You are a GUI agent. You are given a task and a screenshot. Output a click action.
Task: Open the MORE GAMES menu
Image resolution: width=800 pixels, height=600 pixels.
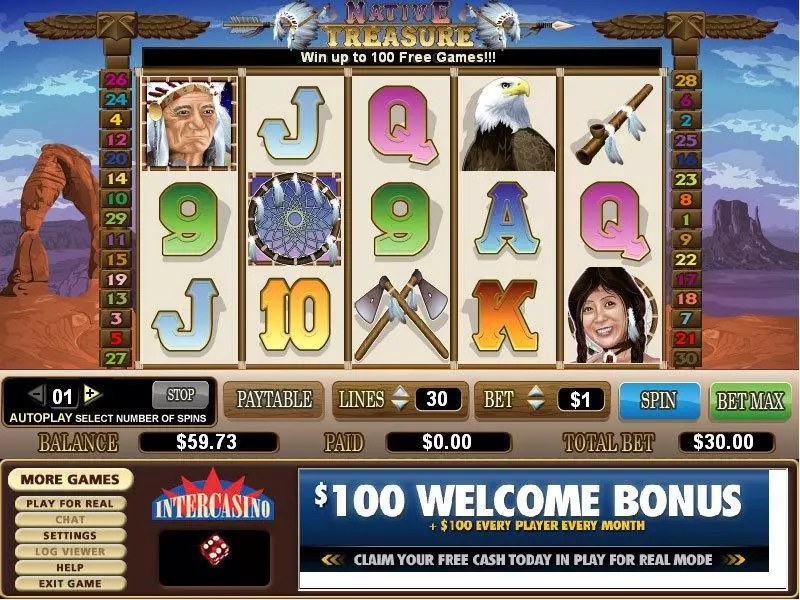69,480
